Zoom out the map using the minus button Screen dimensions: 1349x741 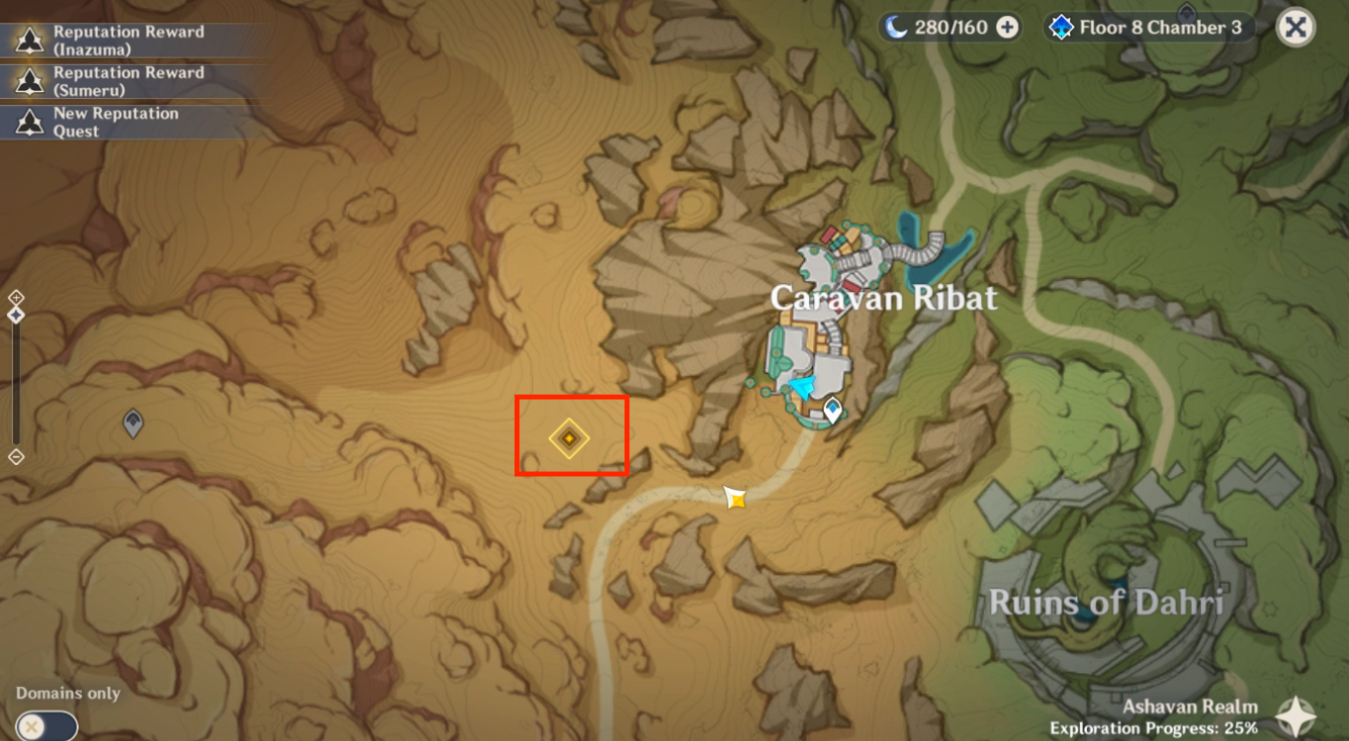[x=16, y=457]
